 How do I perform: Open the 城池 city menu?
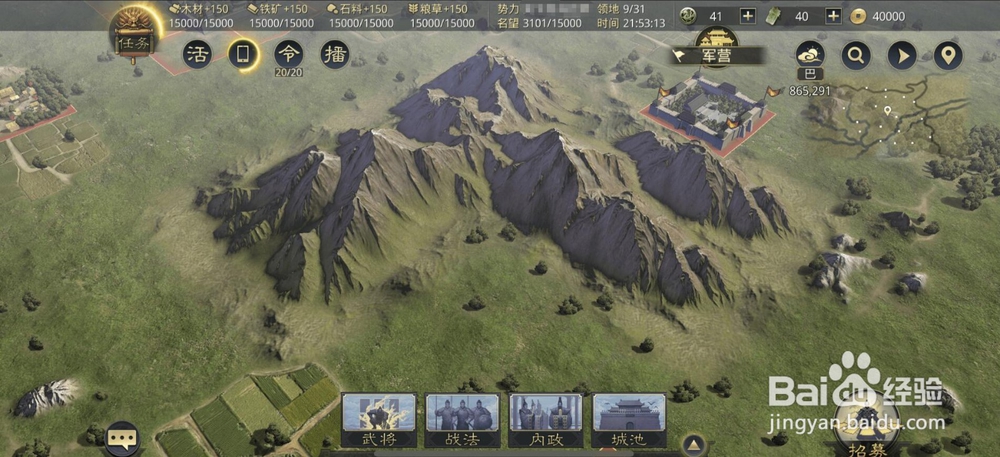coord(629,420)
